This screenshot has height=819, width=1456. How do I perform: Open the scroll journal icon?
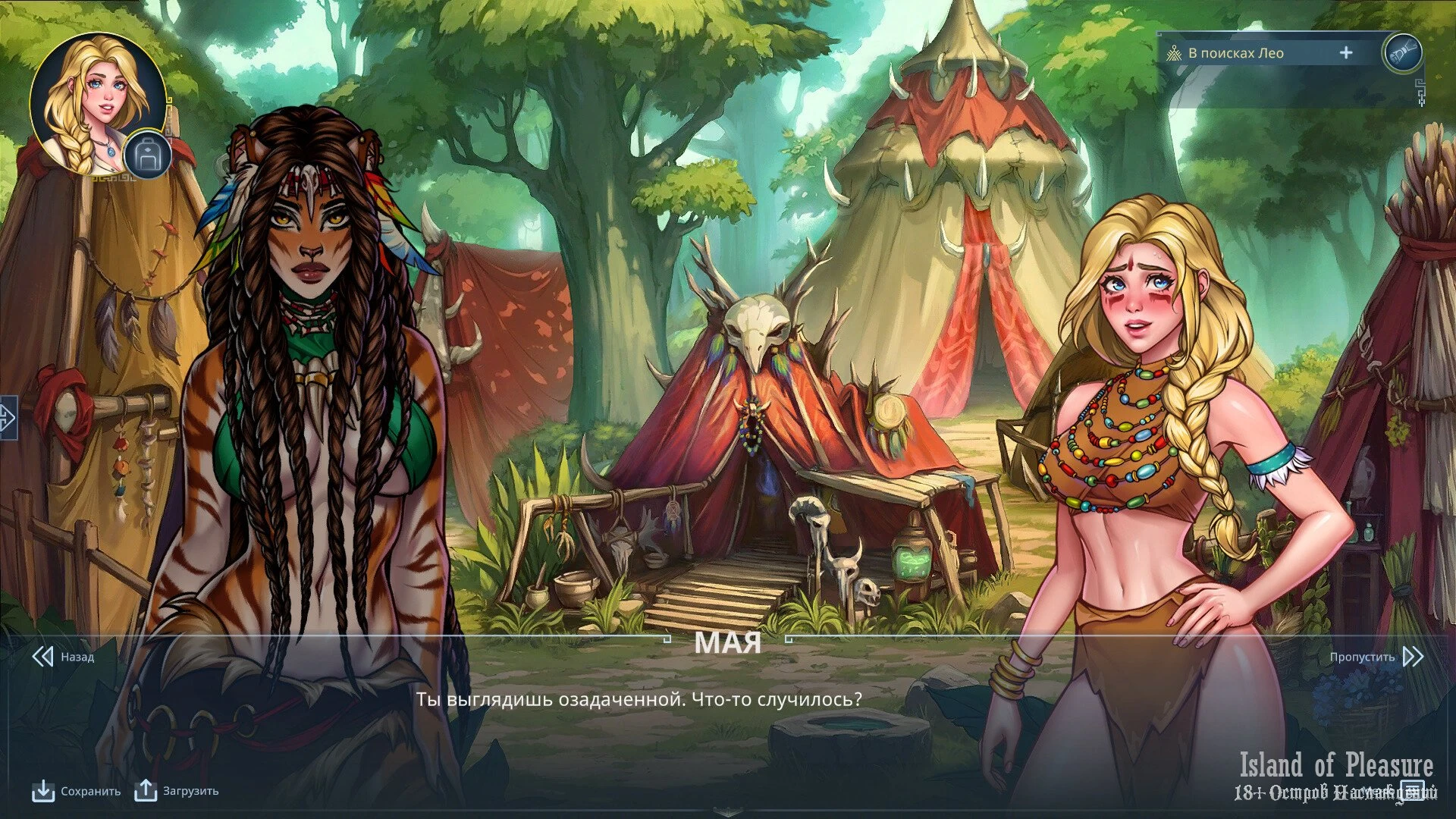(x=1402, y=53)
